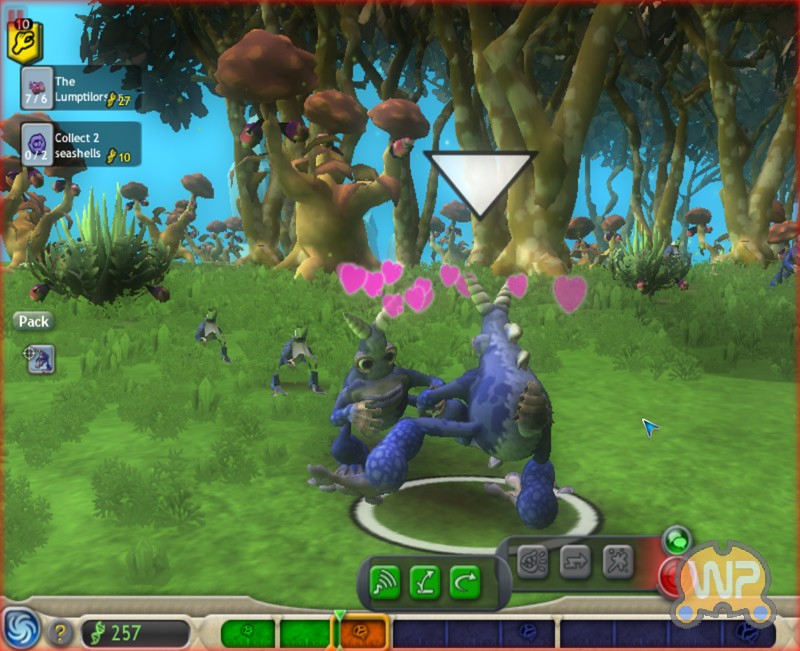Click the Pack label button
800x651 pixels.
(x=33, y=322)
